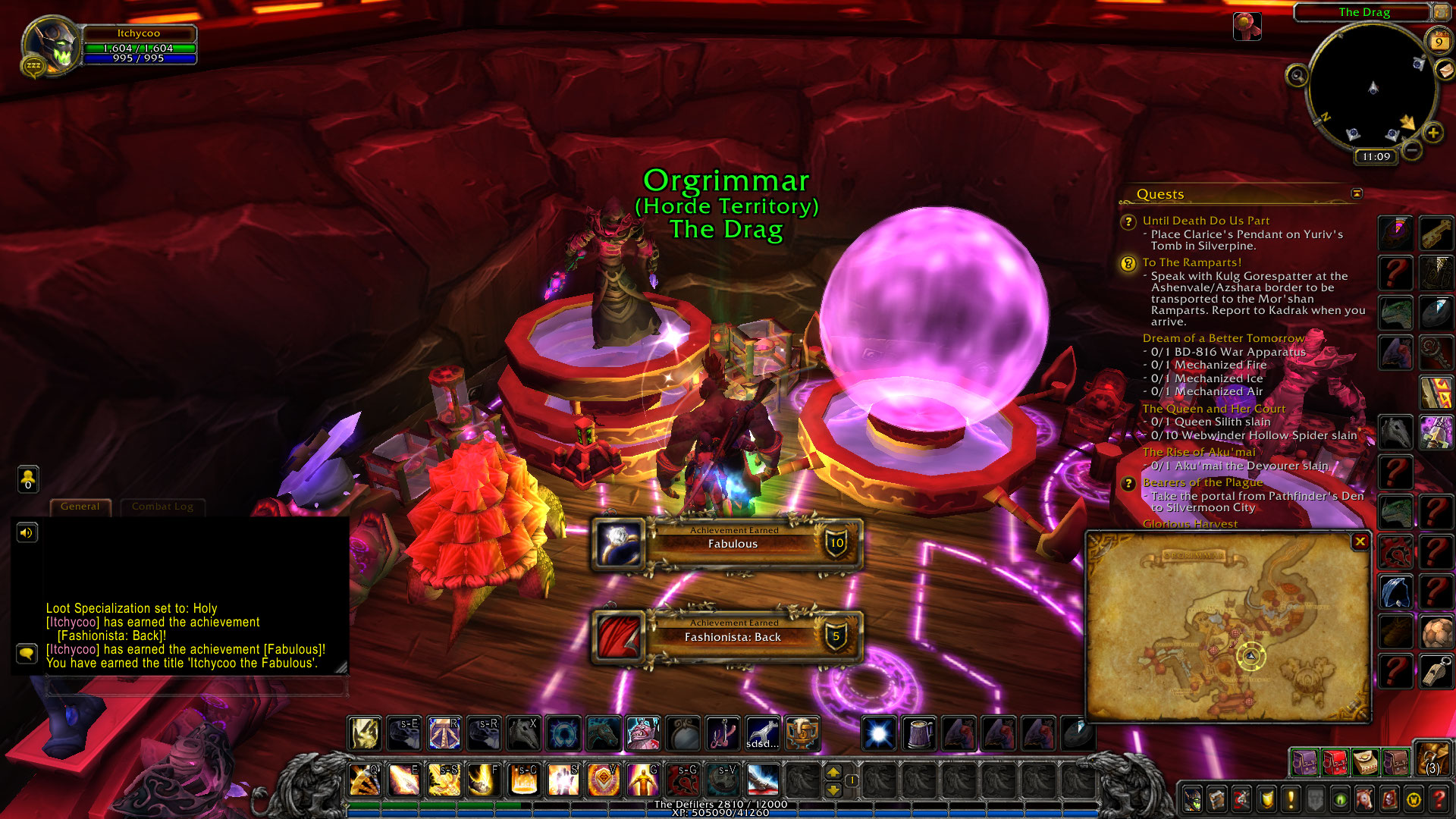
Task: Switch to the Combat Log tab
Action: [162, 507]
